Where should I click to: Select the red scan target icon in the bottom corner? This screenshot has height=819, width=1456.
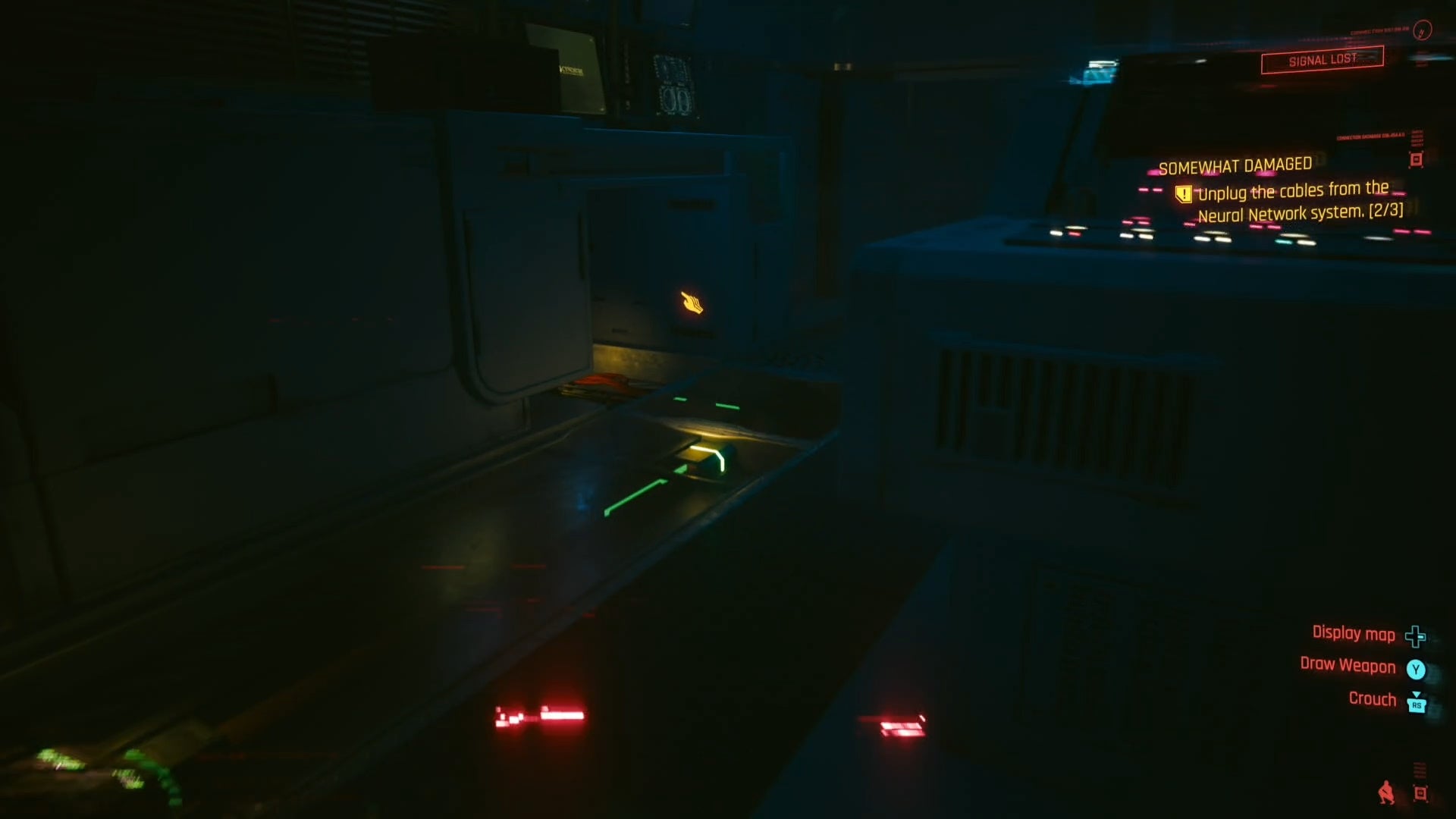coord(1420,794)
